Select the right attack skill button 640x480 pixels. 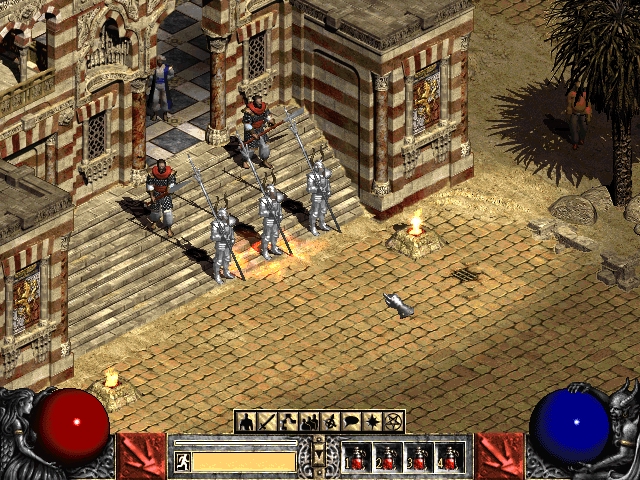tap(499, 456)
